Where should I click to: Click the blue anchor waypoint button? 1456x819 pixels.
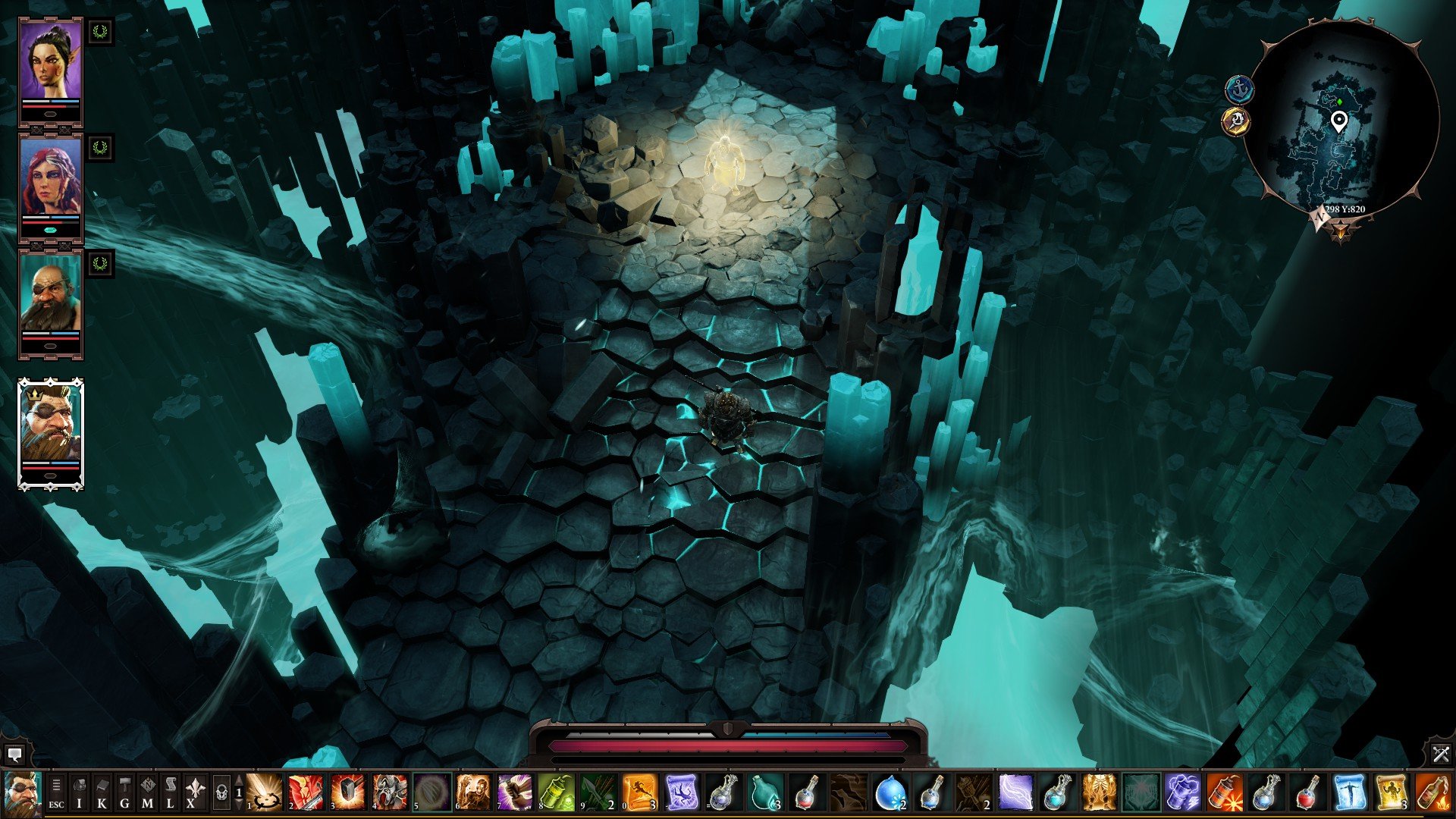pos(1239,89)
